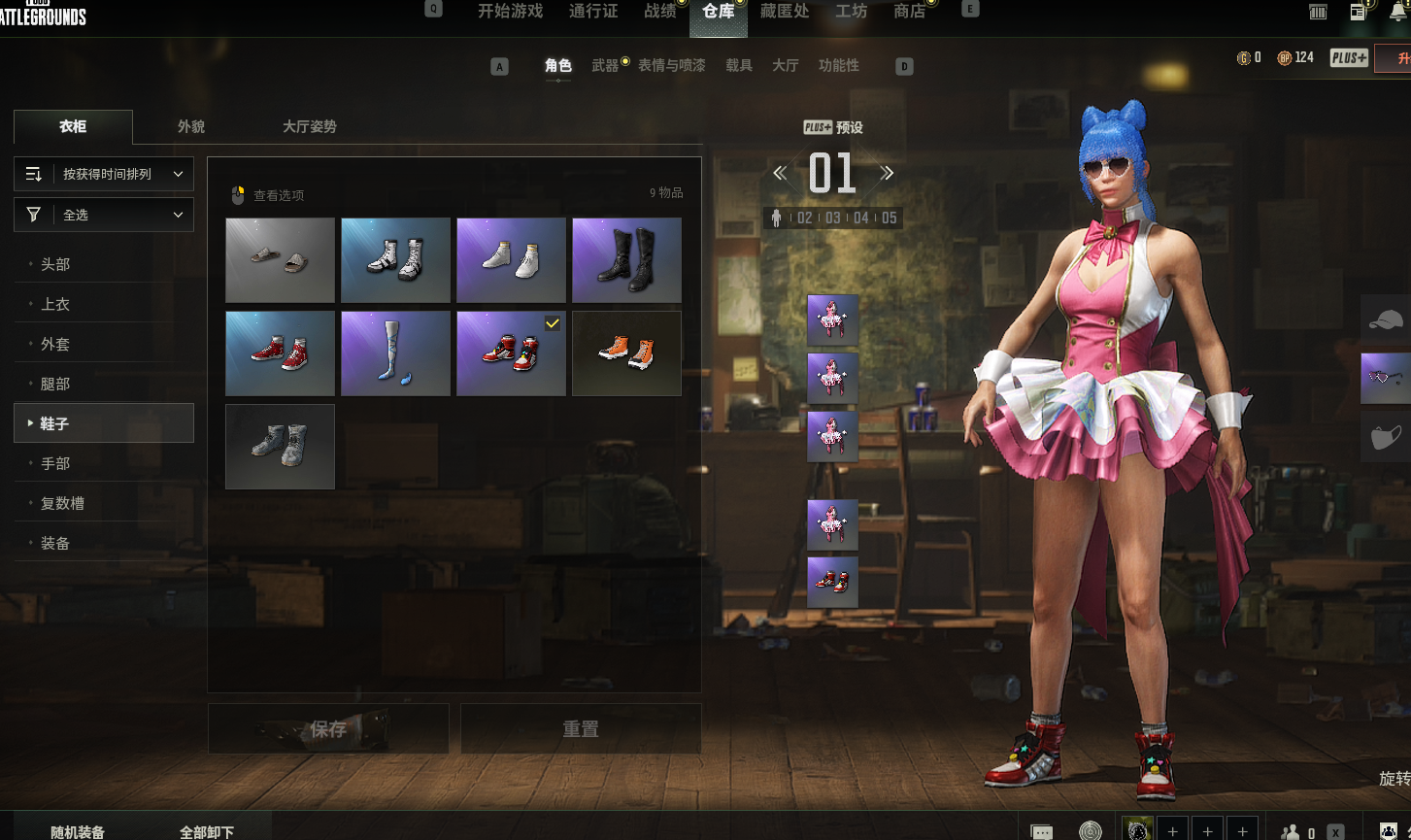Image resolution: width=1411 pixels, height=840 pixels.
Task: Switch to the 大厅姿势 lobby pose tab
Action: pyautogui.click(x=310, y=127)
